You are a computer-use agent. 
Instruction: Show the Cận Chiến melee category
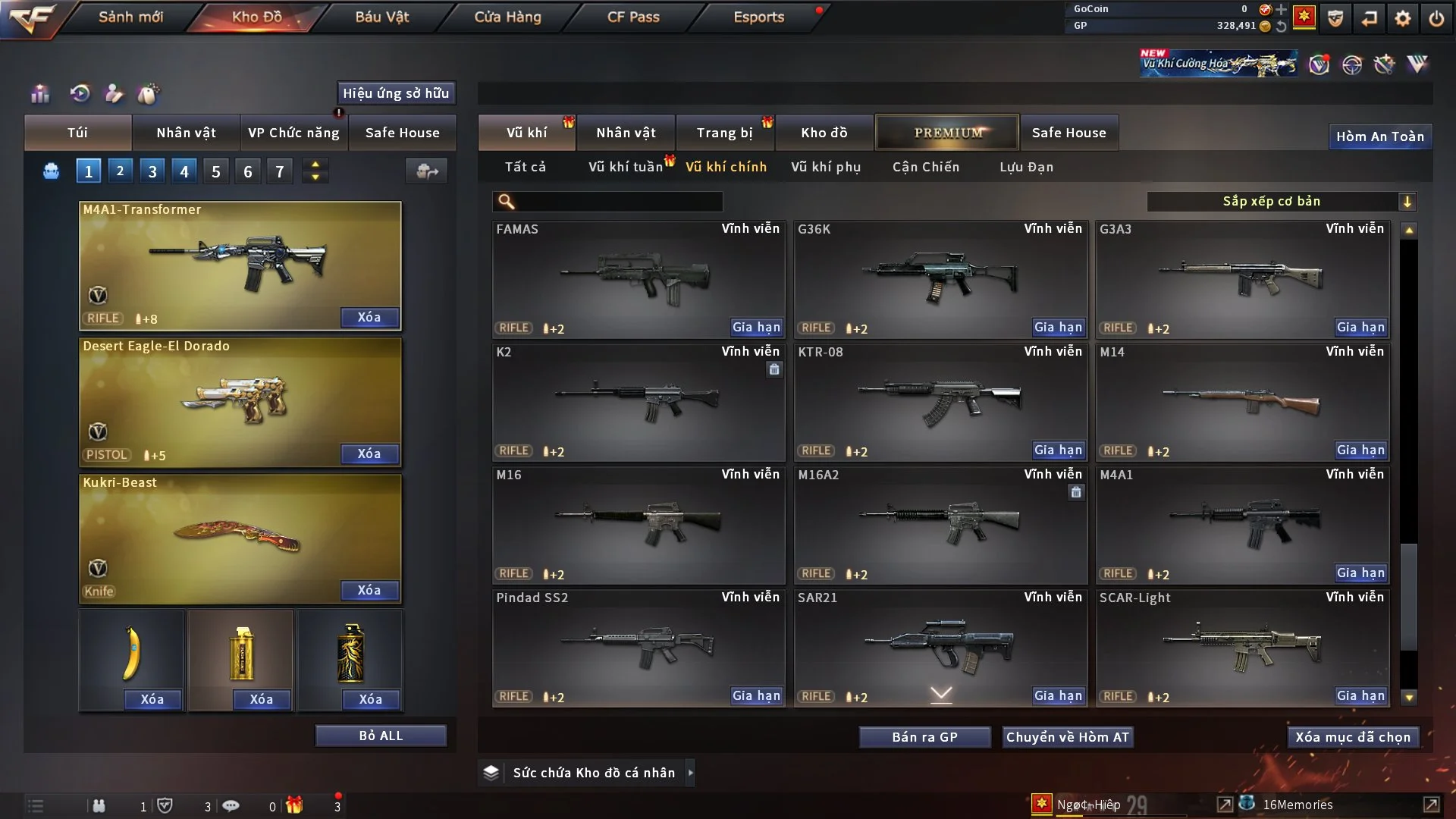pyautogui.click(x=925, y=167)
